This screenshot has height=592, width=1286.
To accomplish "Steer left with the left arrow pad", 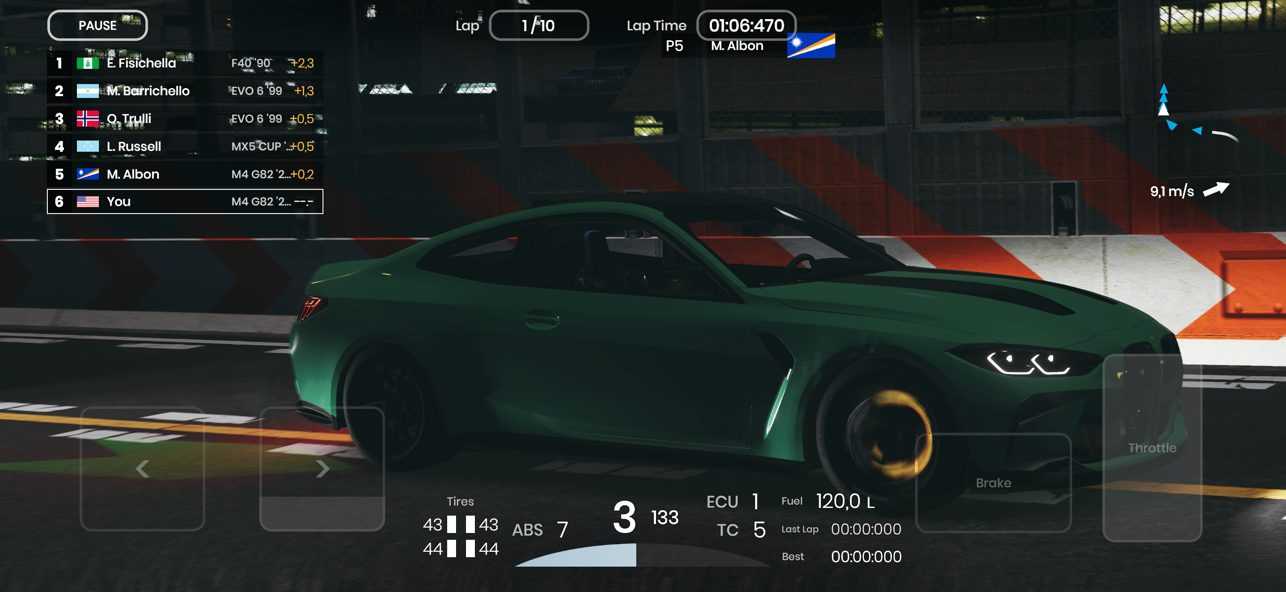I will coord(143,468).
